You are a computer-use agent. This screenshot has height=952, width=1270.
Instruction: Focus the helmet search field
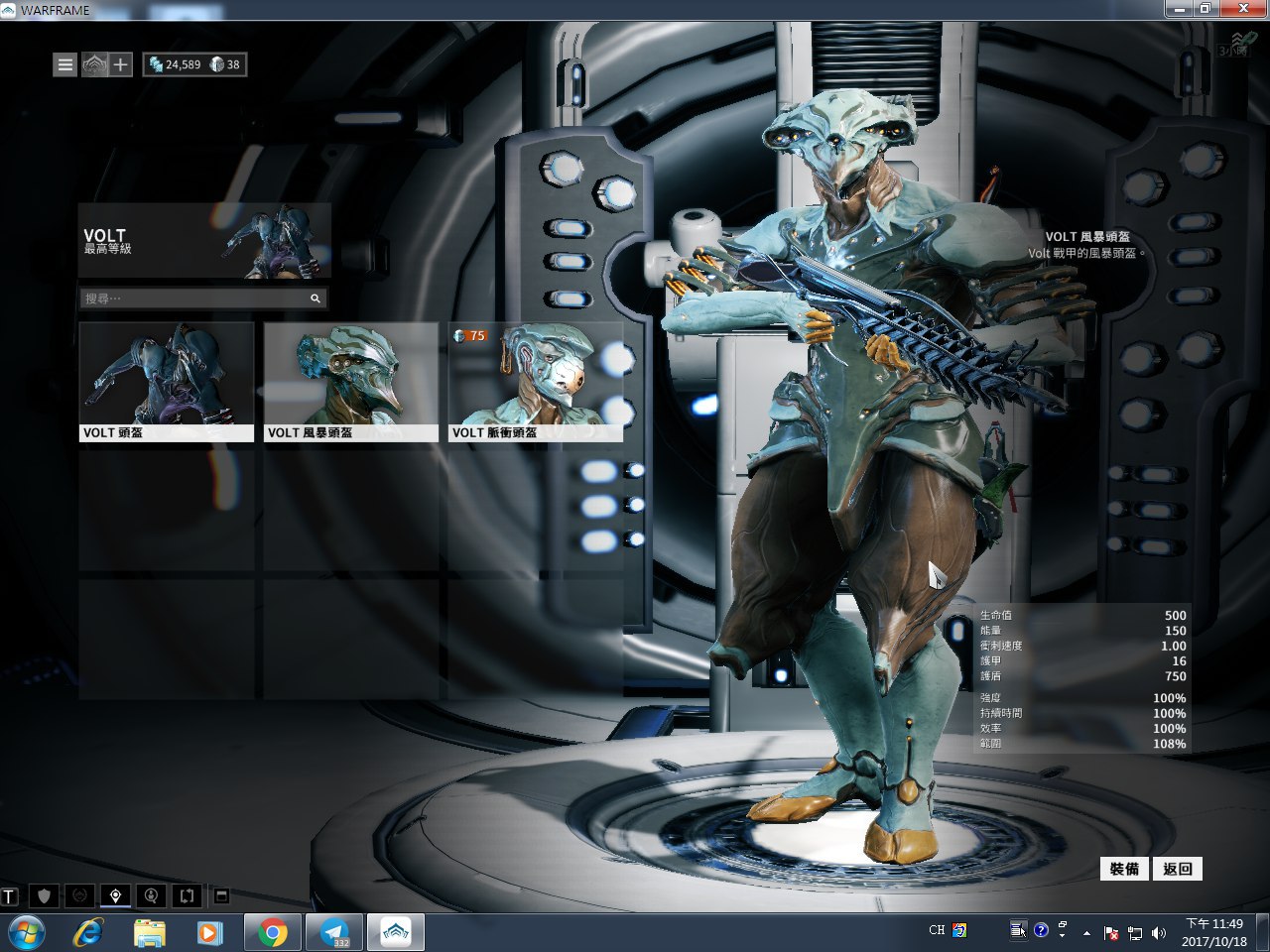click(194, 298)
